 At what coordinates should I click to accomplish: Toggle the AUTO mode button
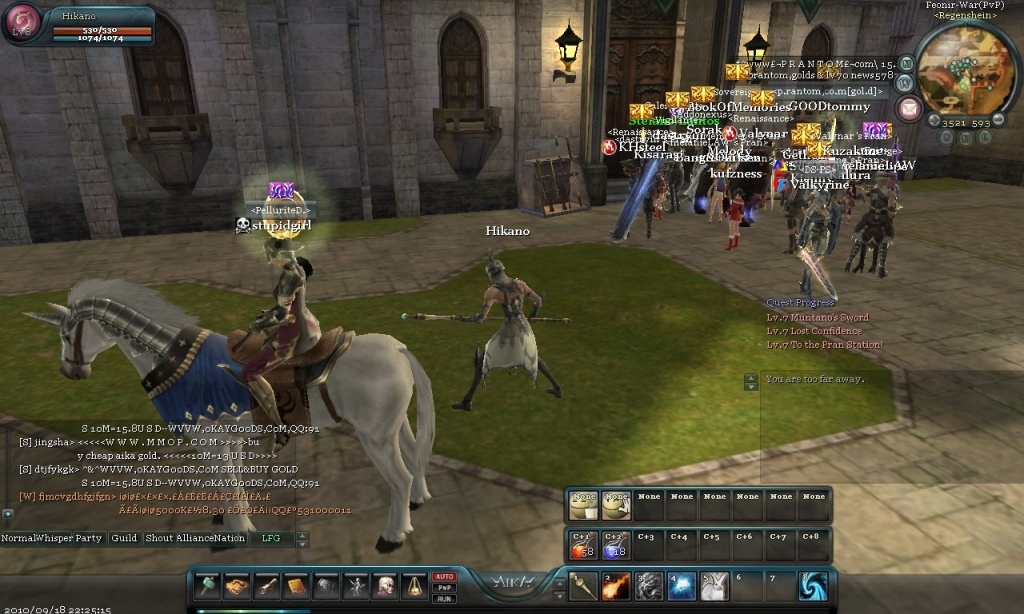[x=445, y=577]
